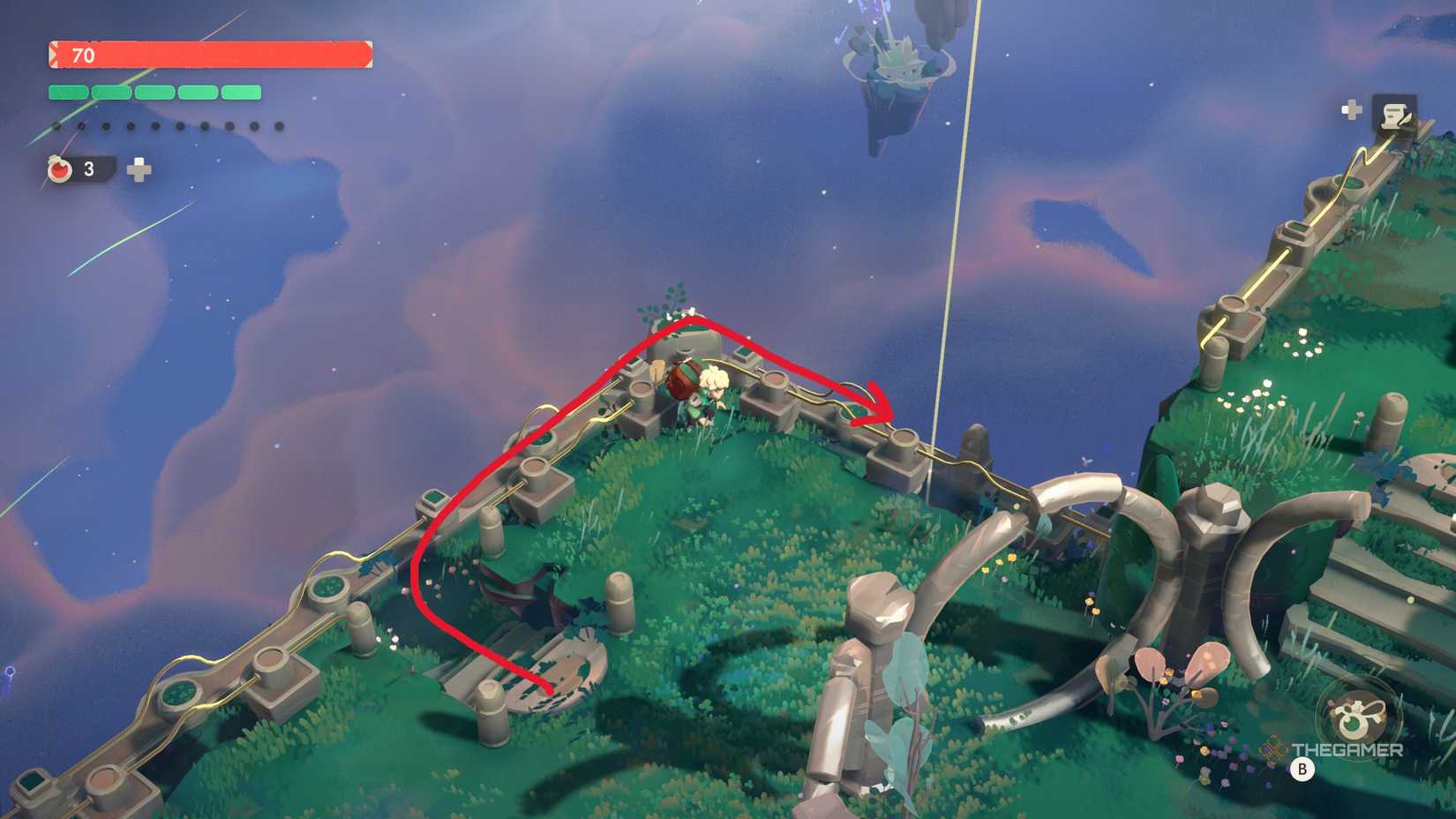Image resolution: width=1456 pixels, height=819 pixels.
Task: Select the tomato potion icon showing 3
Action: pyautogui.click(x=59, y=169)
